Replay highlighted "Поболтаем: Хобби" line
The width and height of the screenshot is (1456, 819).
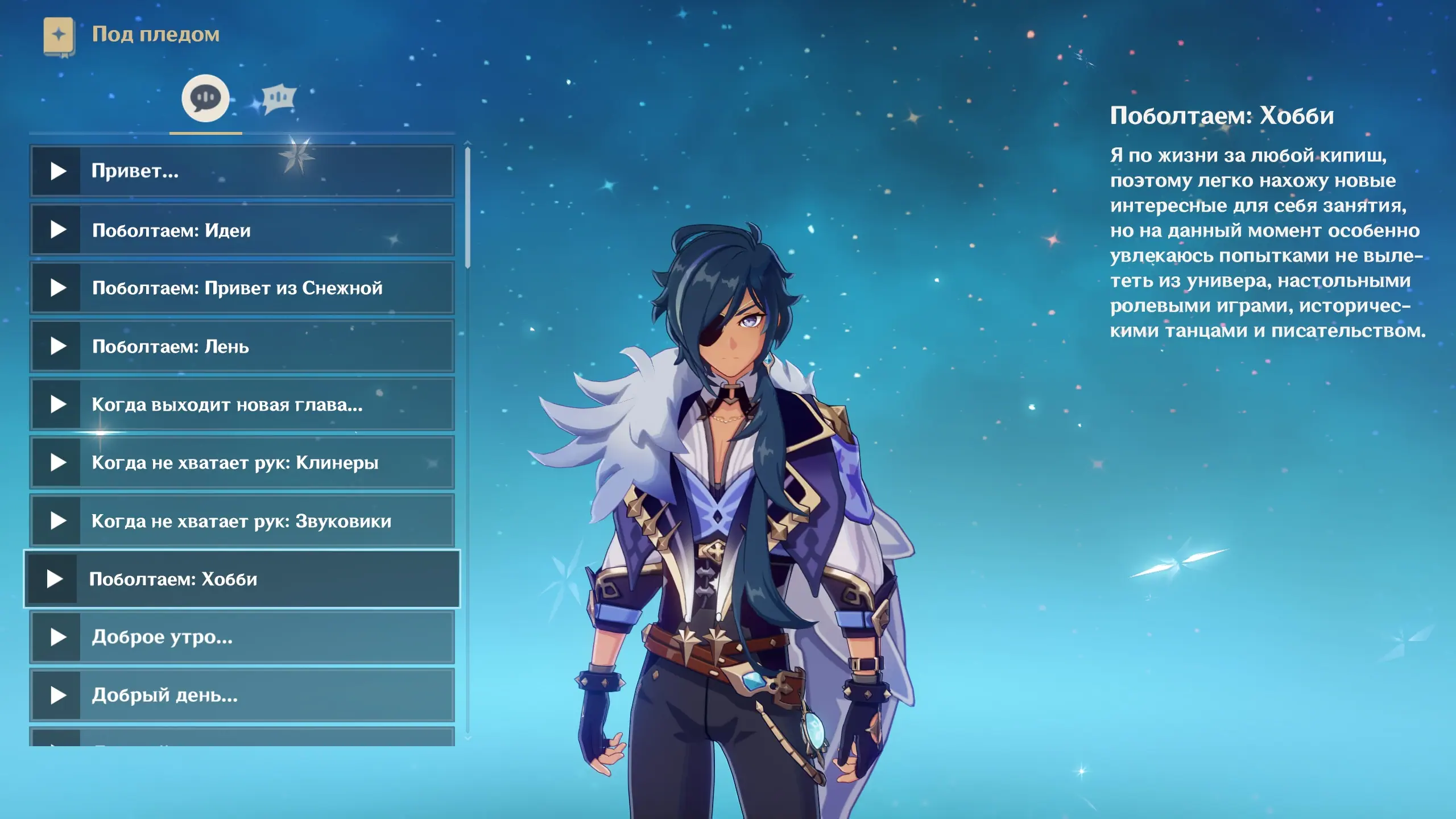242,579
